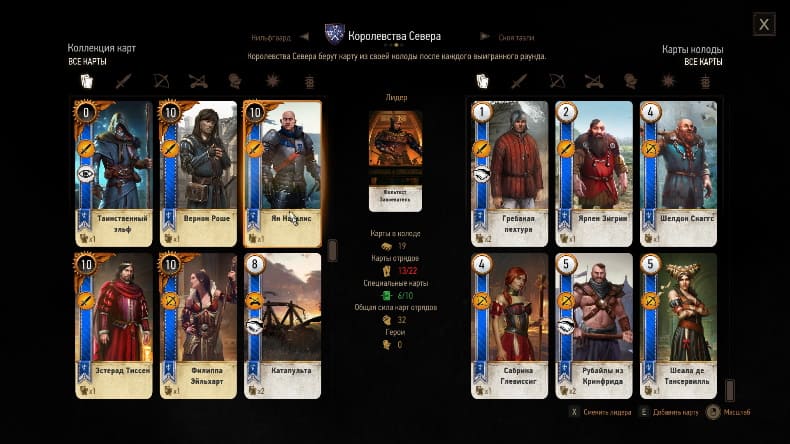The width and height of the screenshot is (790, 444).
Task: Filter the card collection by sword melee icon
Action: (123, 81)
